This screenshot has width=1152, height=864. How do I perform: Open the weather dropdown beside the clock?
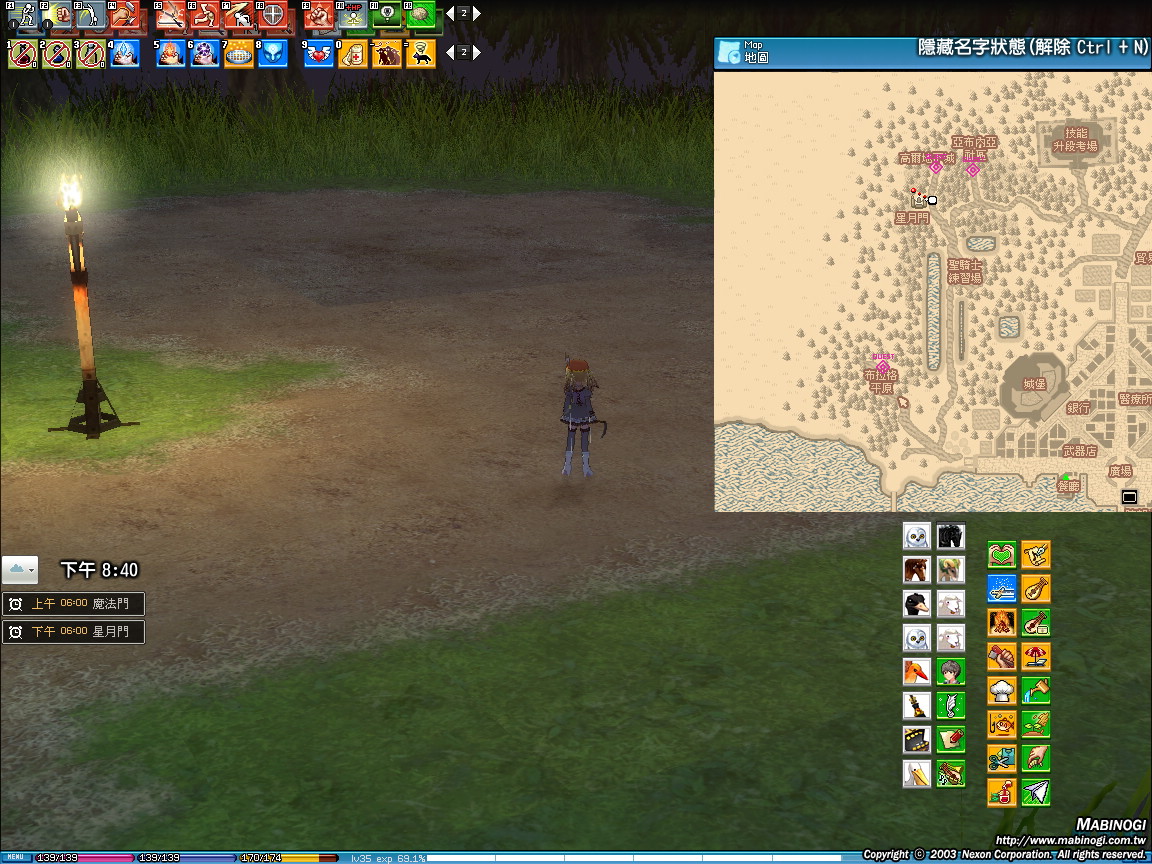20,570
